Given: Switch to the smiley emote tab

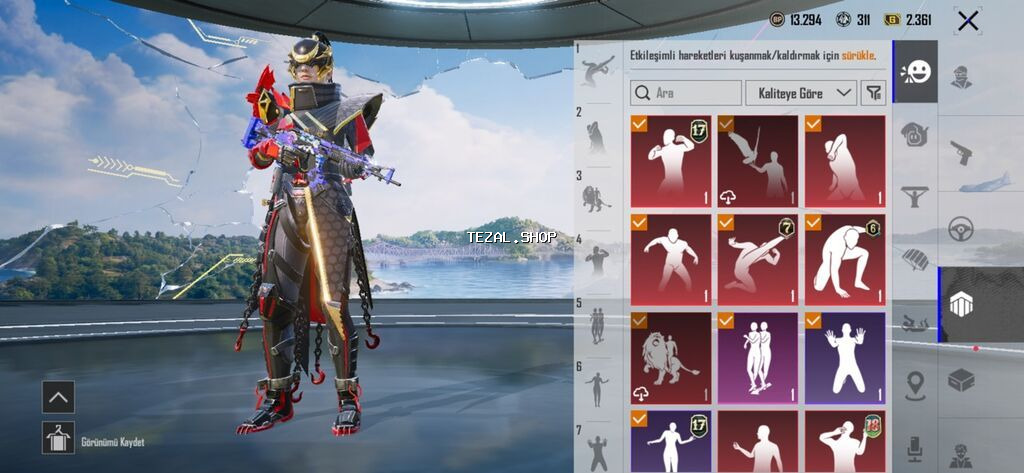Looking at the screenshot, I should [915, 72].
